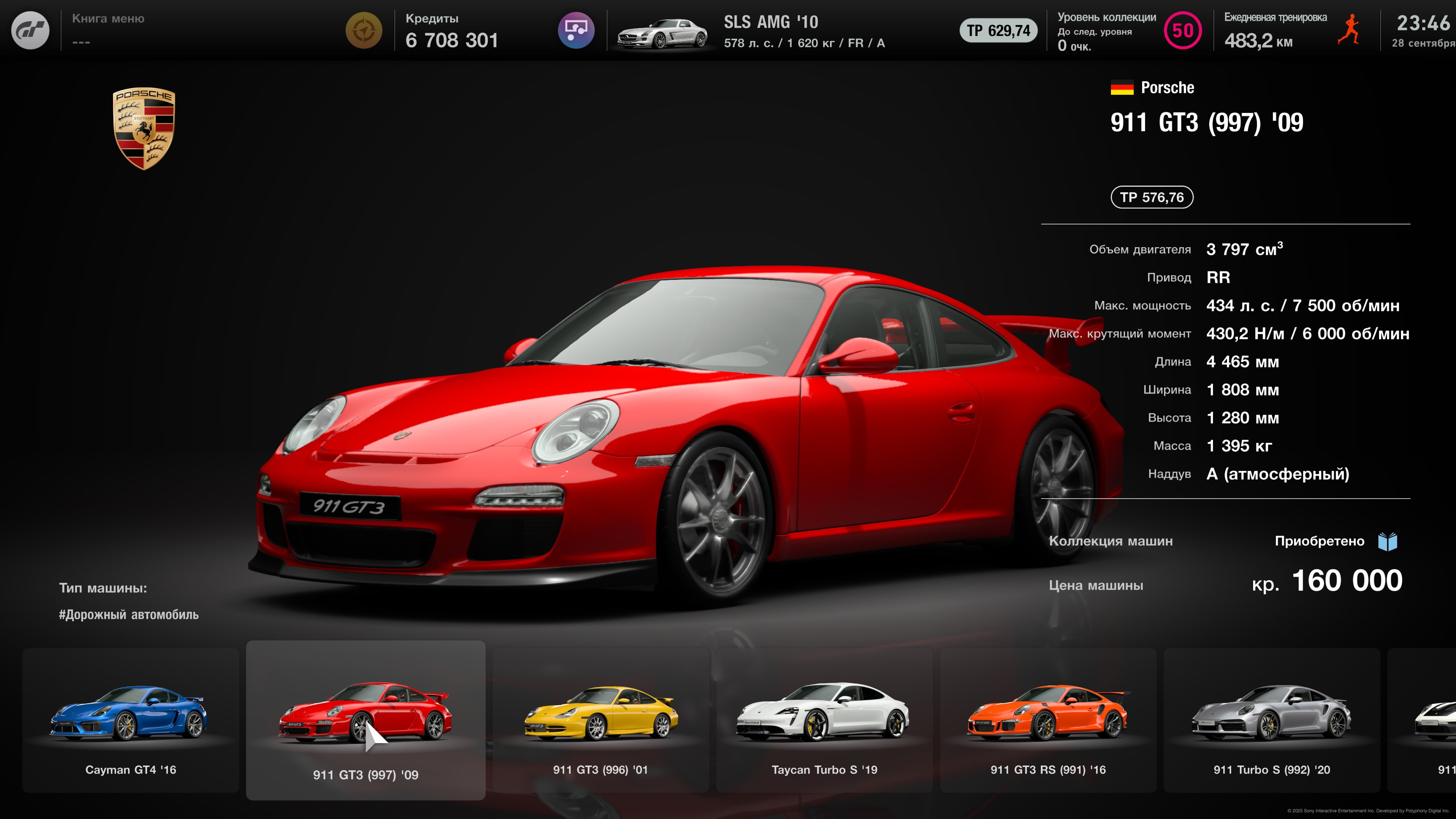Screen dimensions: 1456x819
Task: Open the Menu Book panel
Action: click(x=108, y=30)
